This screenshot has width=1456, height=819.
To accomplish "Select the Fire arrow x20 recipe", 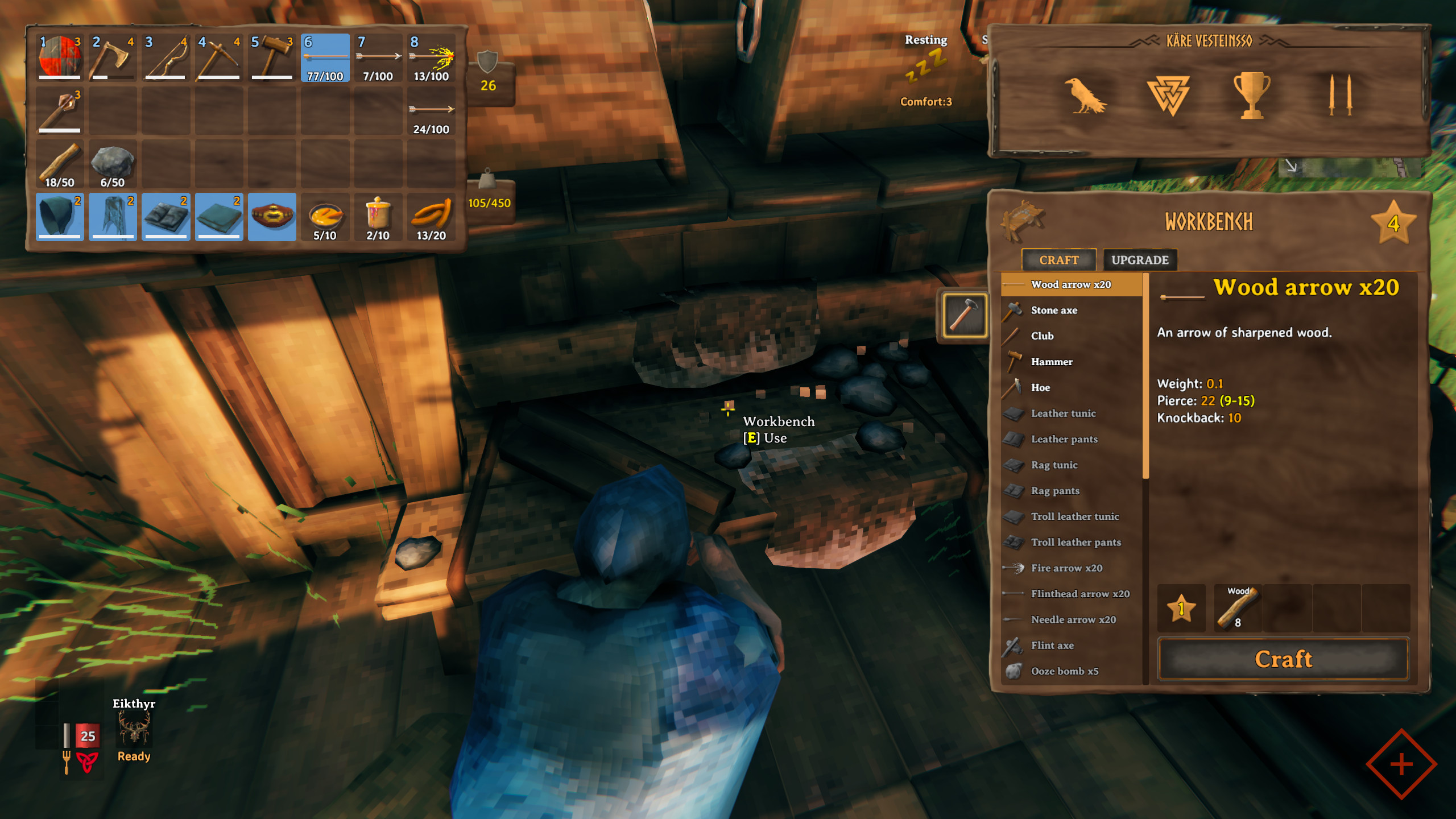I will point(1066,568).
